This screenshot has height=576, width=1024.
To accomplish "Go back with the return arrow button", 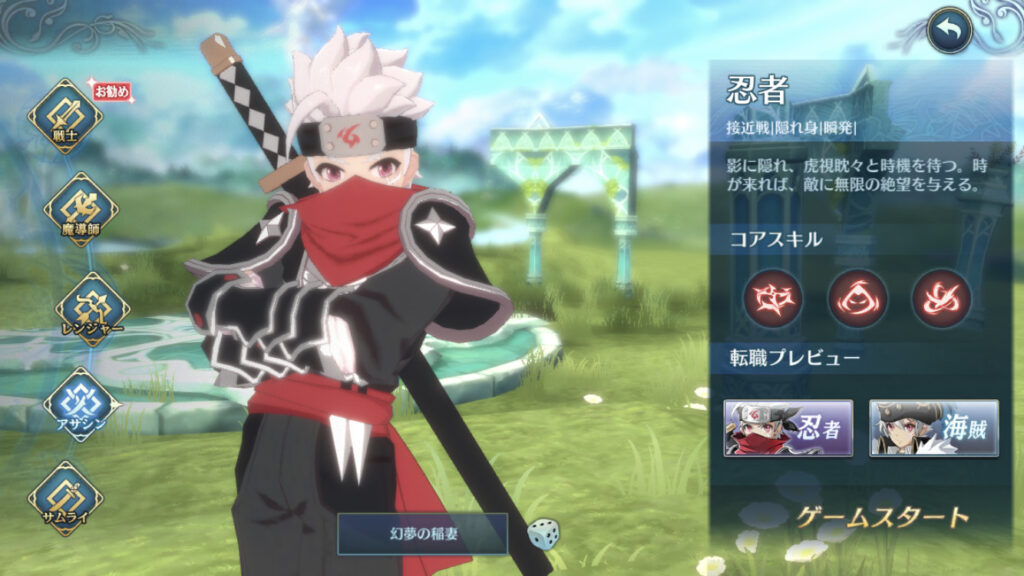I will pyautogui.click(x=950, y=31).
